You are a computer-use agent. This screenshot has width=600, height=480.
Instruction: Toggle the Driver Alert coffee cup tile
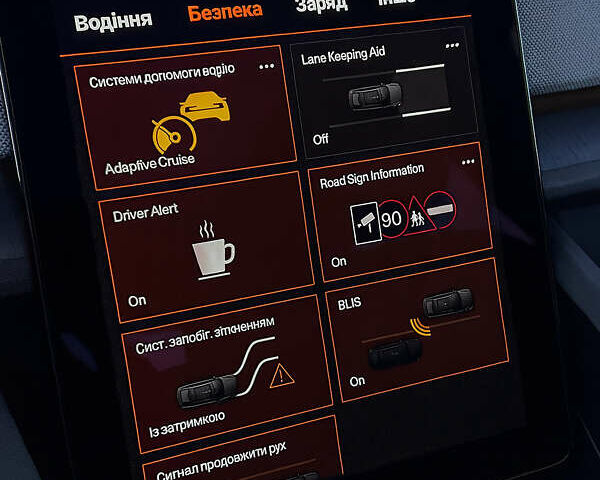[212, 244]
